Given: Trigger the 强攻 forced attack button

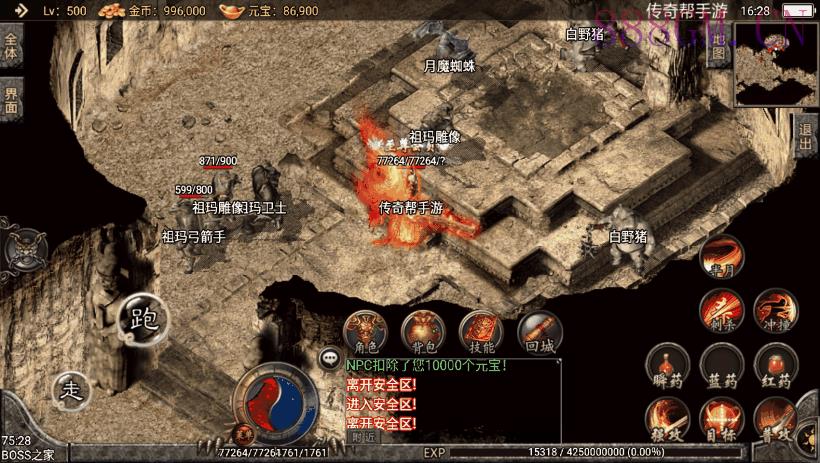Looking at the screenshot, I should [x=665, y=418].
